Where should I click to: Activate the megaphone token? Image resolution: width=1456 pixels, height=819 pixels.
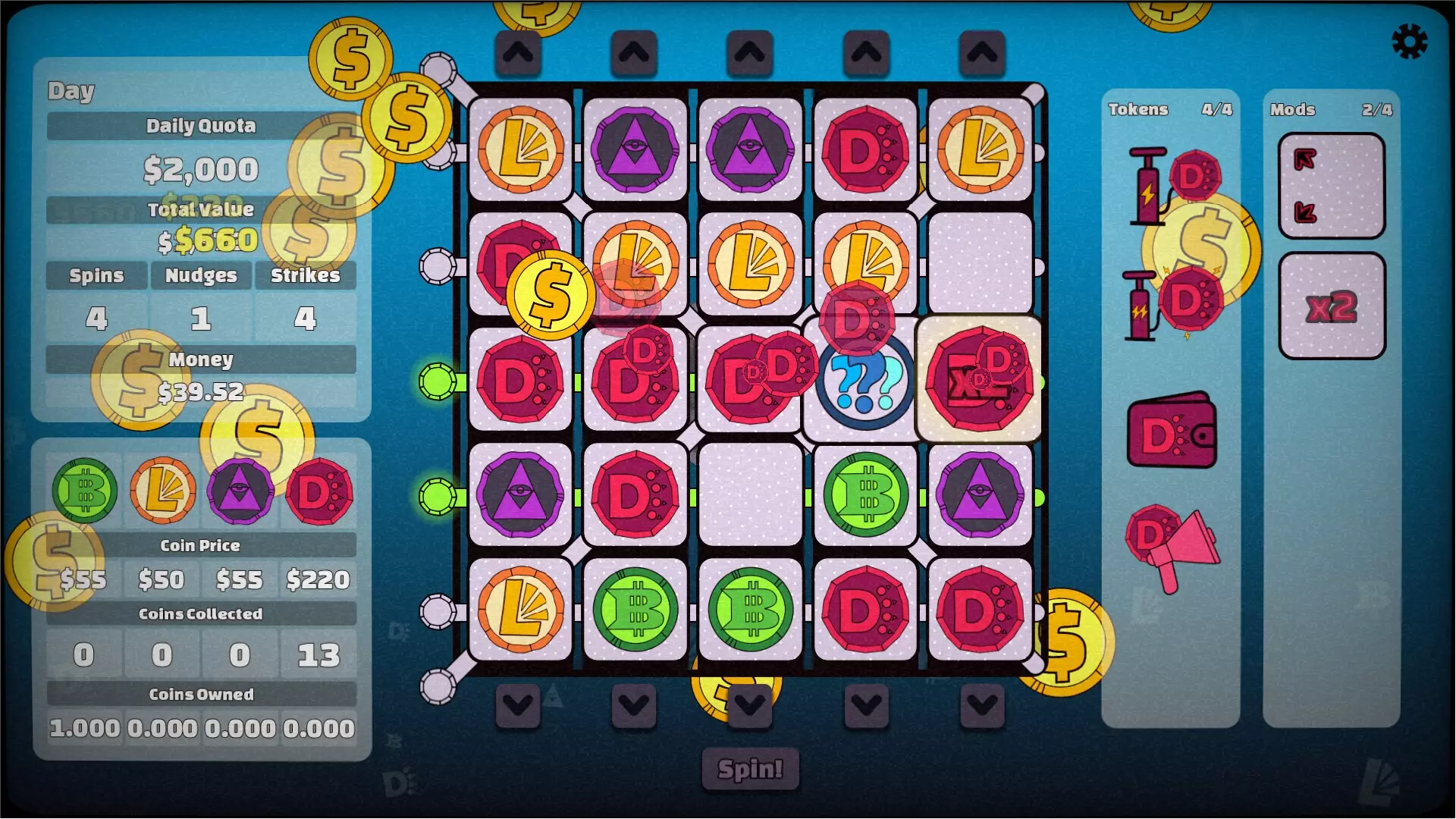tap(1172, 546)
